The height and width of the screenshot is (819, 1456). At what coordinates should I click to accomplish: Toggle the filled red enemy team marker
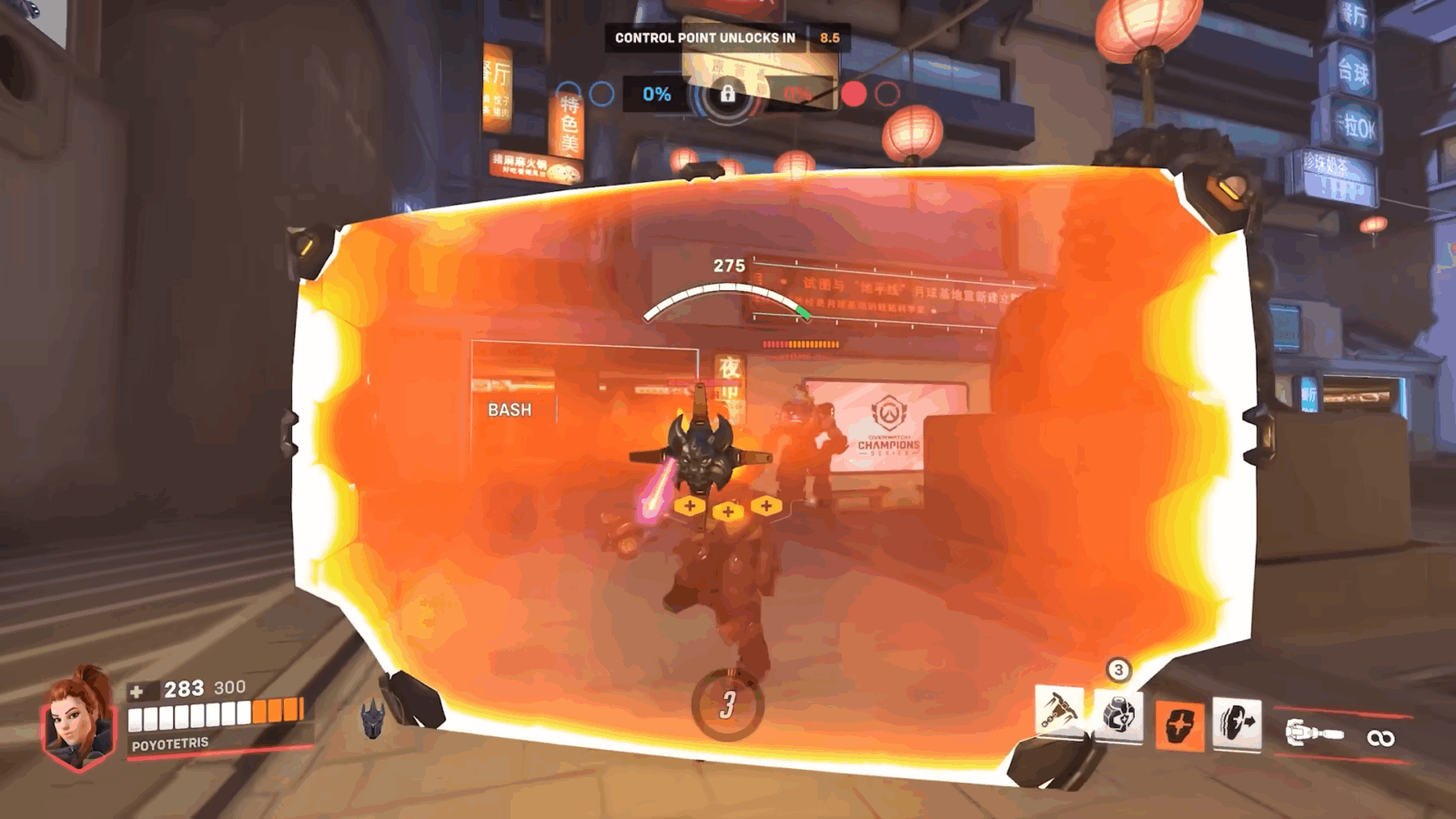(x=854, y=93)
